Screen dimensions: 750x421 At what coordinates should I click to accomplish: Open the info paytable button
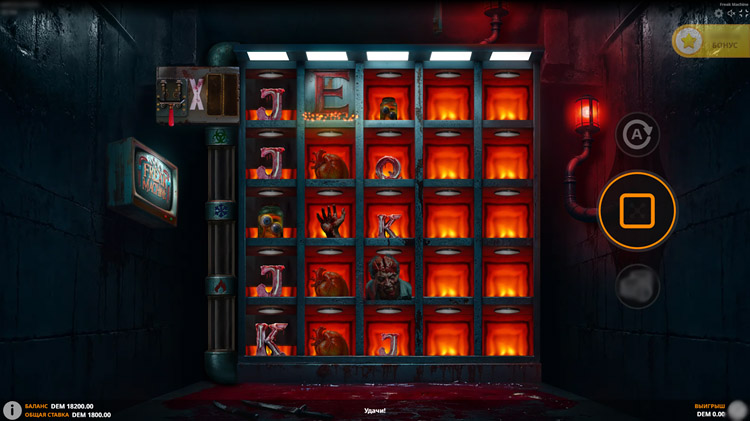click(13, 410)
